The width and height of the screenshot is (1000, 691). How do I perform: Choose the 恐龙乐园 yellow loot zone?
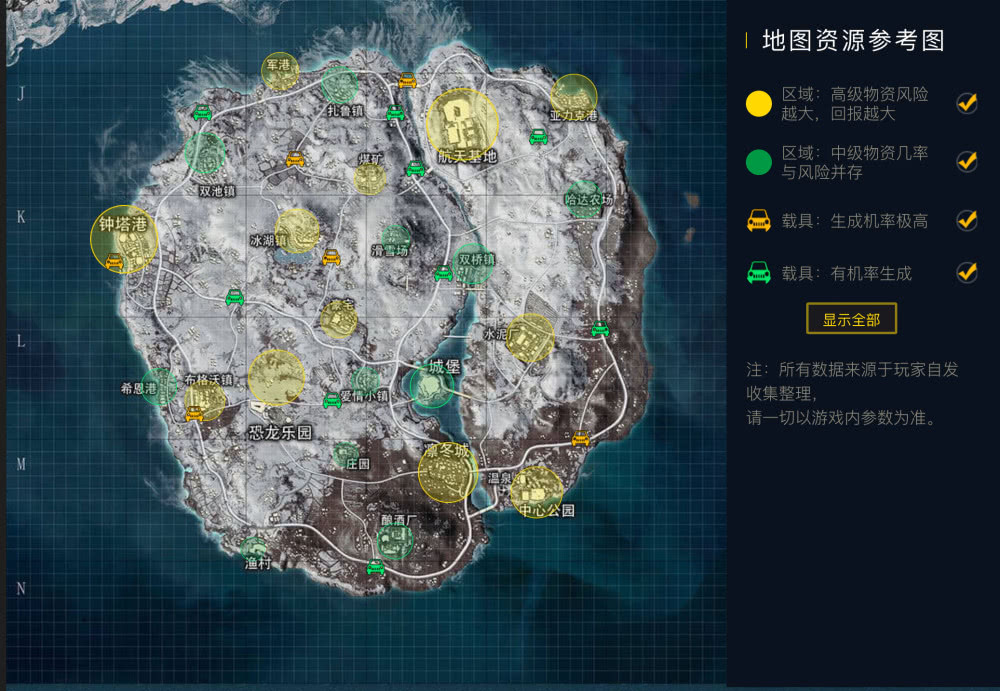pyautogui.click(x=276, y=378)
